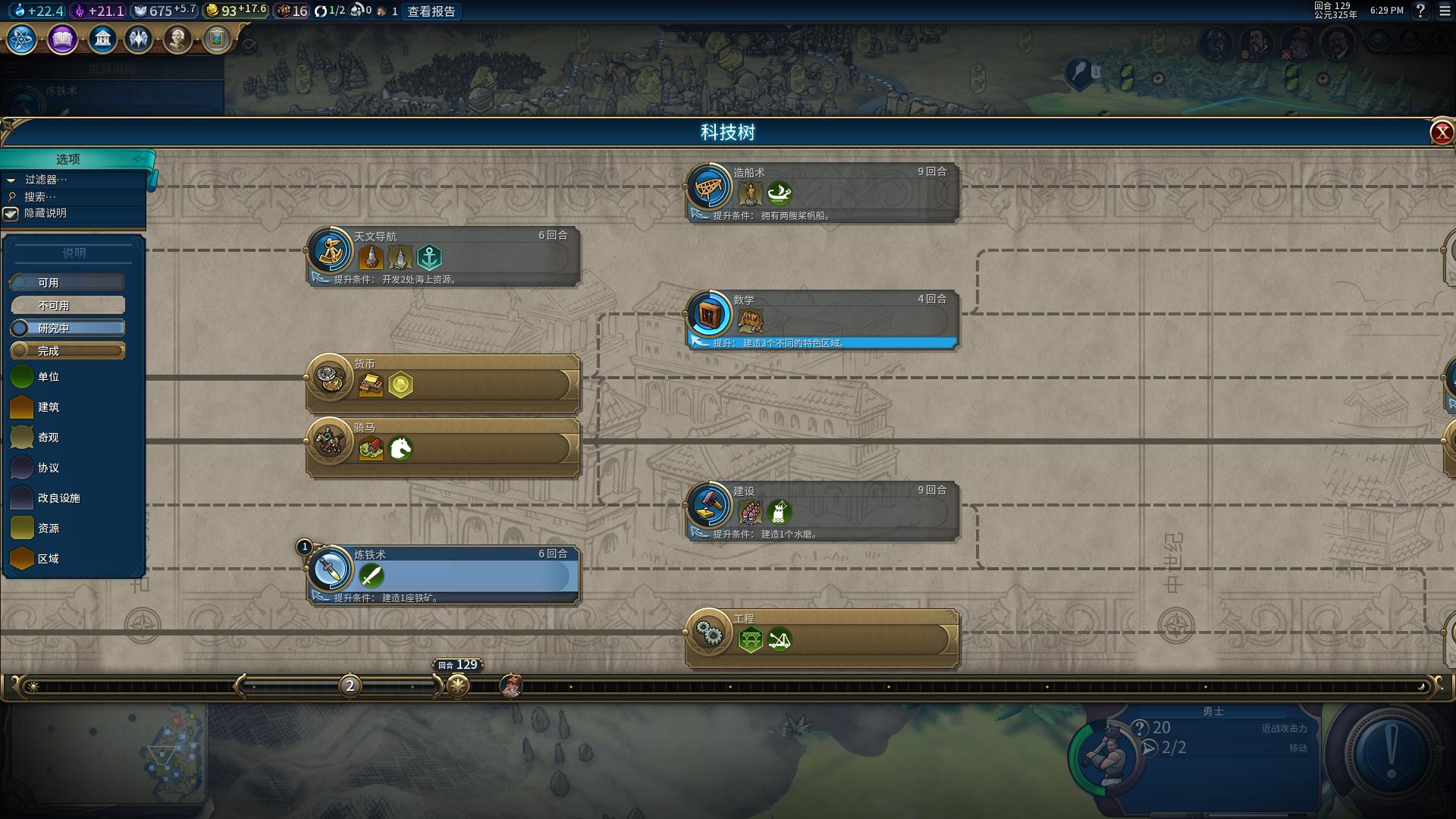Image resolution: width=1456 pixels, height=819 pixels.
Task: Toggle the 隐藏说明 checkbox
Action: pyautogui.click(x=11, y=214)
